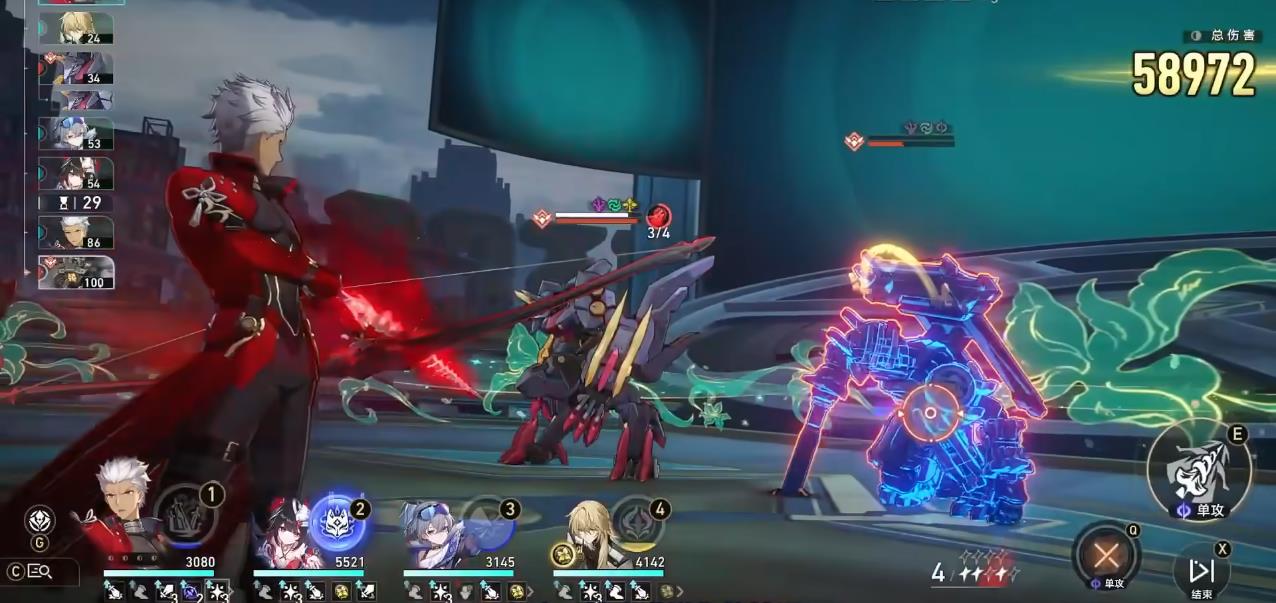The width and height of the screenshot is (1276, 603).
Task: Activate the glowing blue mask ultimate
Action: click(334, 520)
